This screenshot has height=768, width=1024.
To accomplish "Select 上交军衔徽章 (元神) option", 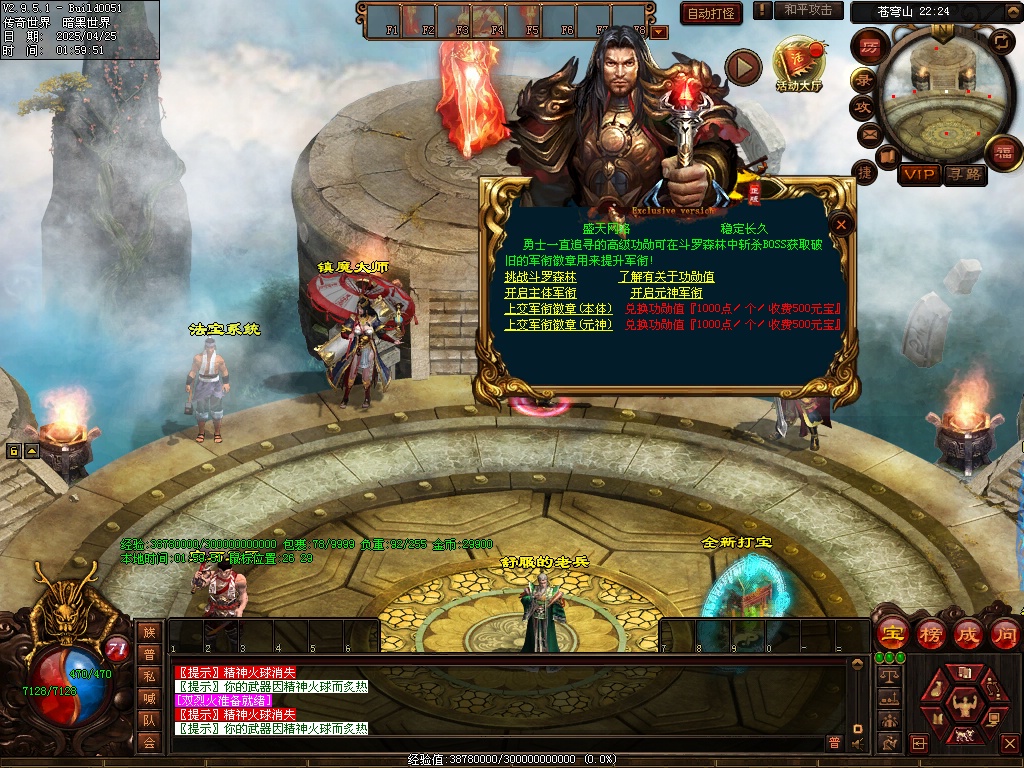I will (558, 325).
